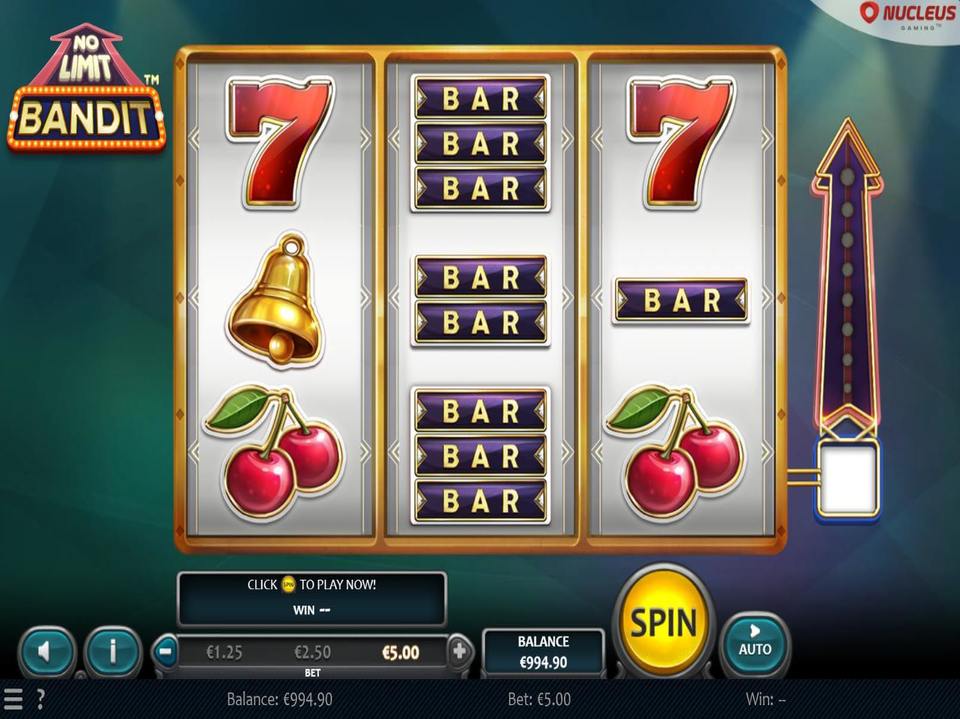
Task: Decrease the bet with the minus button
Action: point(166,652)
